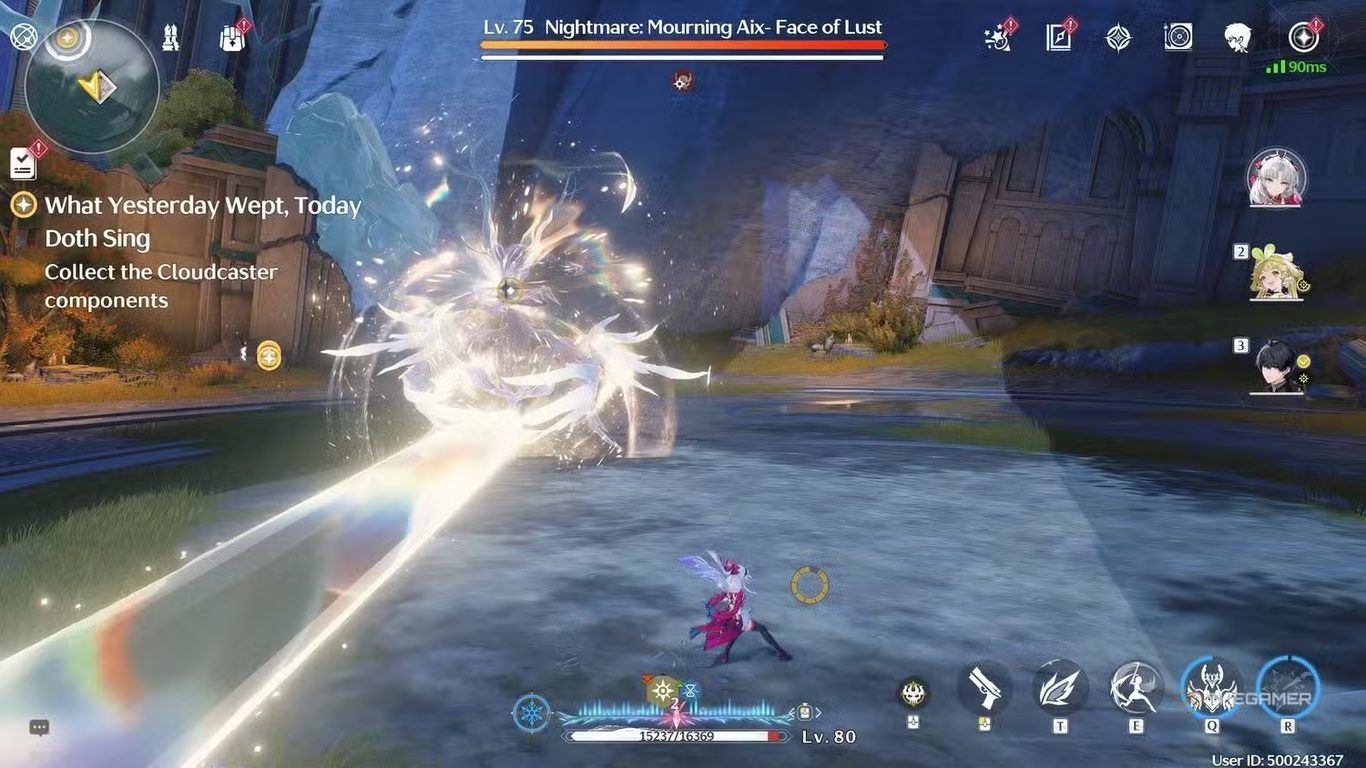Screen dimensions: 1366x768
Task: Use the feather wing utility skill
Action: [x=1060, y=688]
